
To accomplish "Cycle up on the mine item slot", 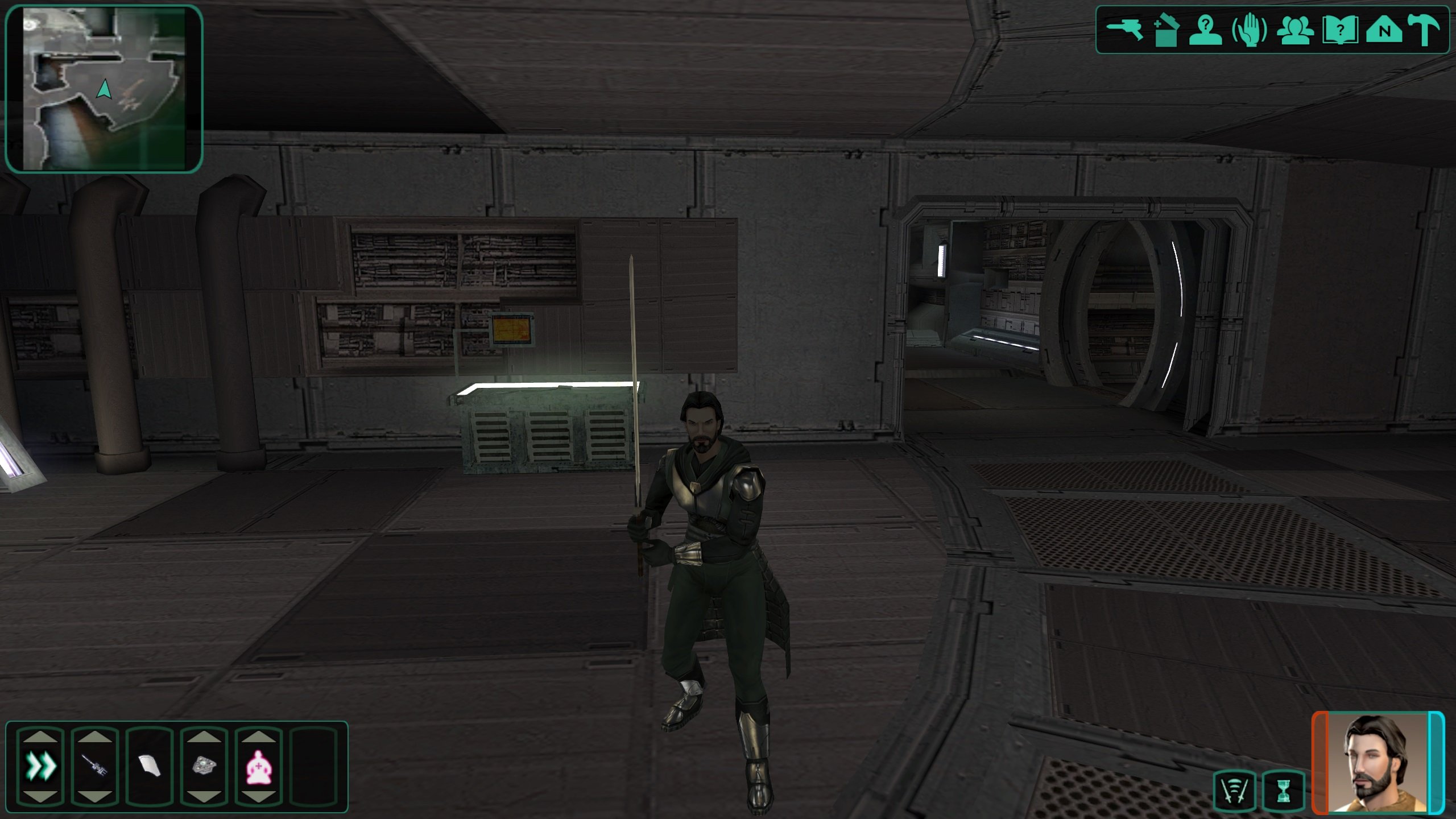I will (x=204, y=737).
